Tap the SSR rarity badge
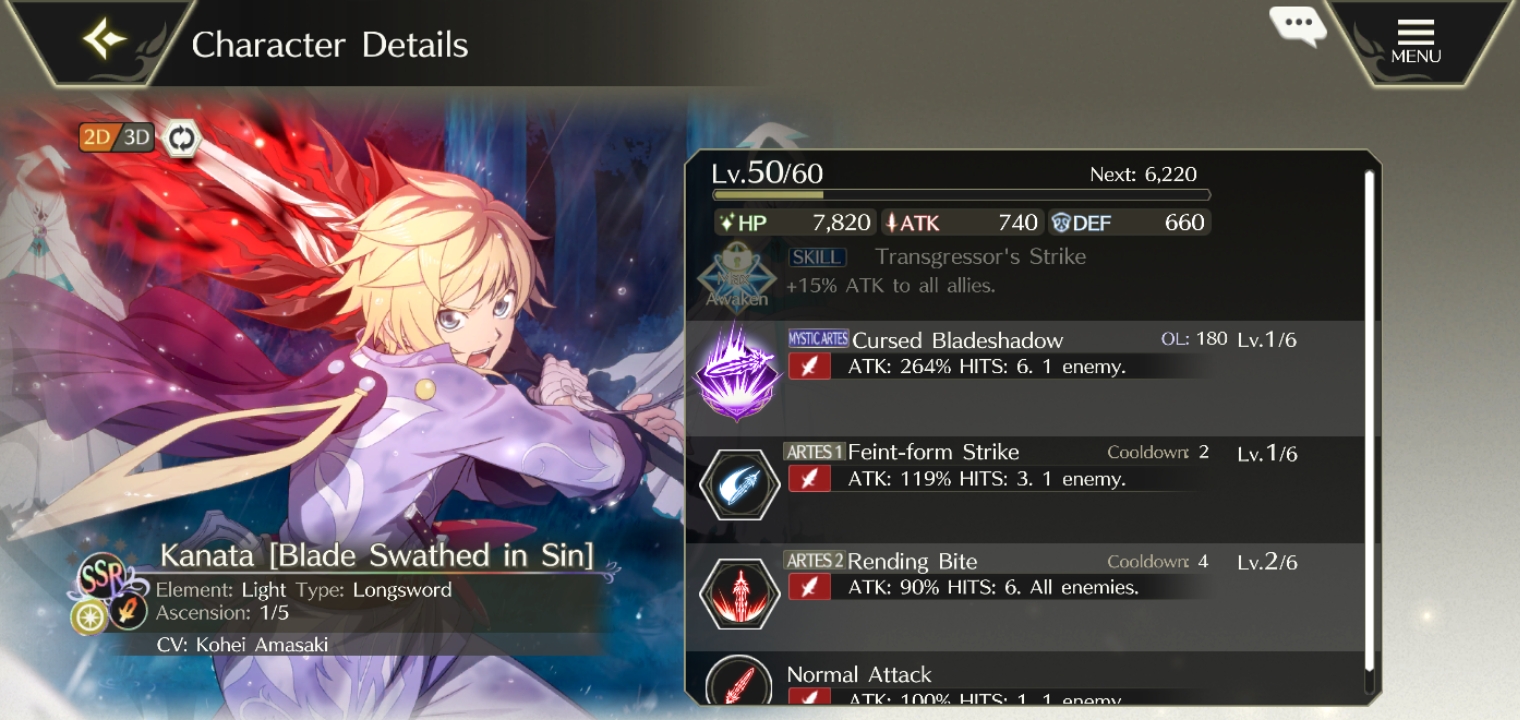Viewport: 1520px width, 720px height. [x=104, y=574]
